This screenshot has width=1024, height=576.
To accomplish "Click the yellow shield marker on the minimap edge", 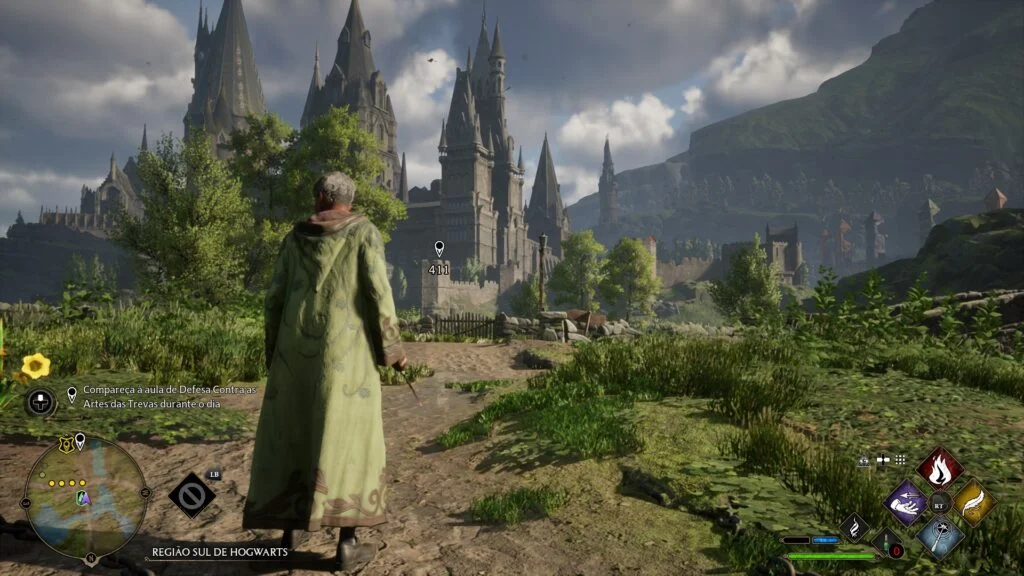I will coord(66,445).
